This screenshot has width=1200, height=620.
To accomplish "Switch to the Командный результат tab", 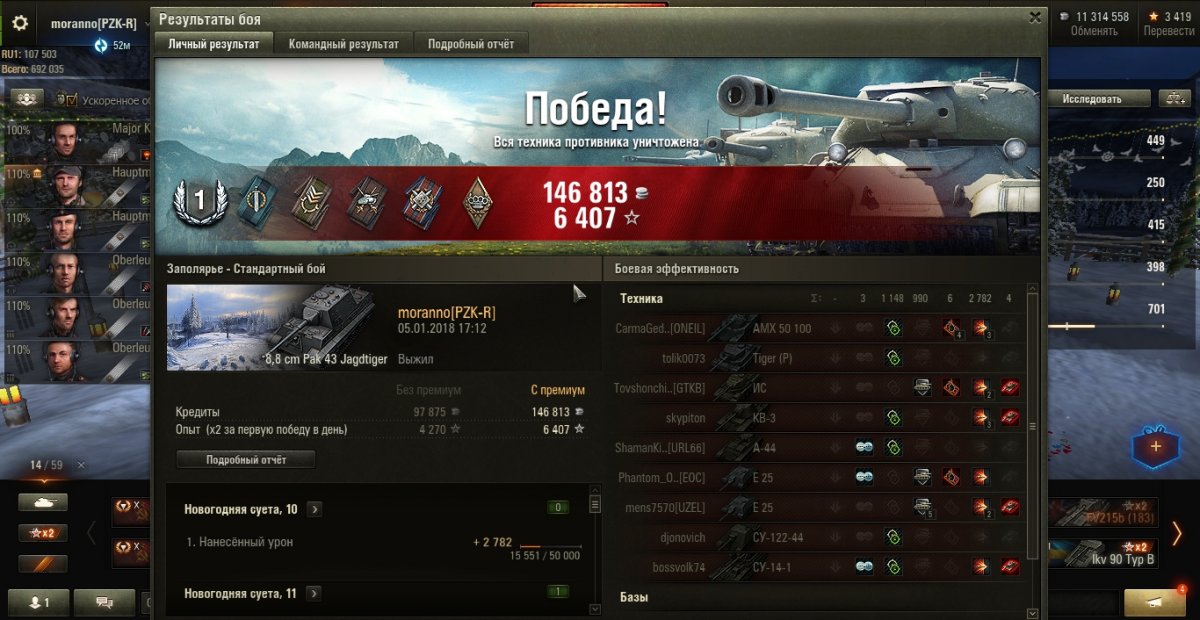I will click(x=343, y=44).
